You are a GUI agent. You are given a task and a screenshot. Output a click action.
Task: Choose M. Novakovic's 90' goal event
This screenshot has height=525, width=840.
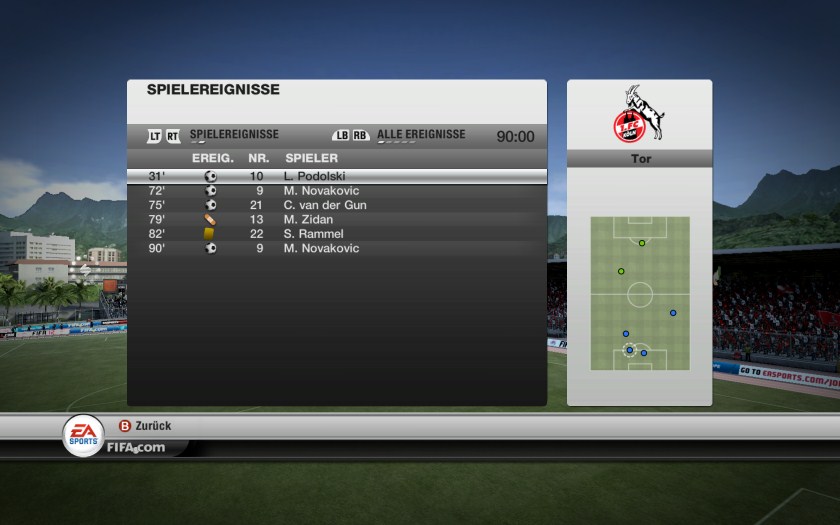point(336,248)
